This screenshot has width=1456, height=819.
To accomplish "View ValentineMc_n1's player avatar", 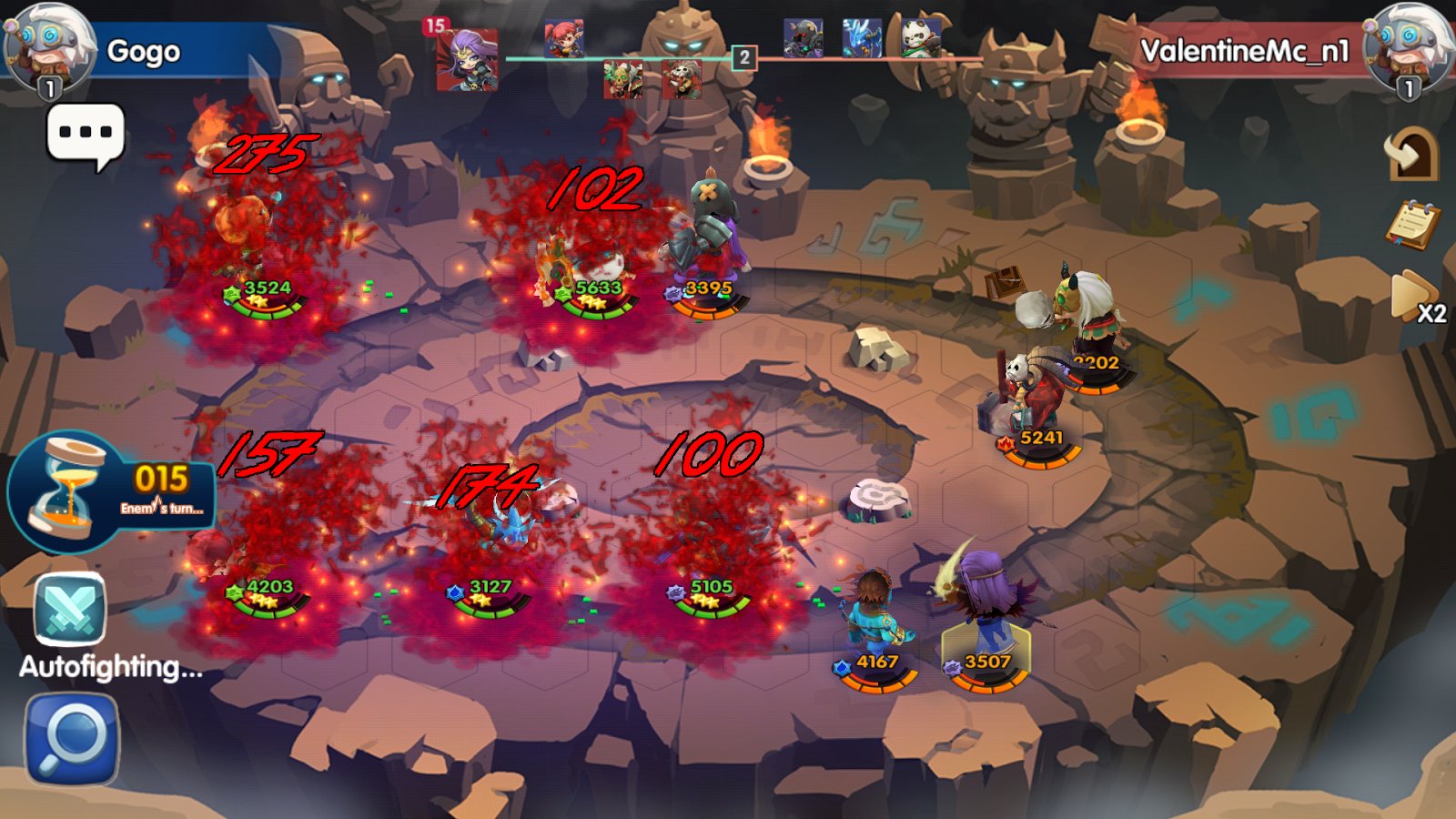I will point(1407,47).
